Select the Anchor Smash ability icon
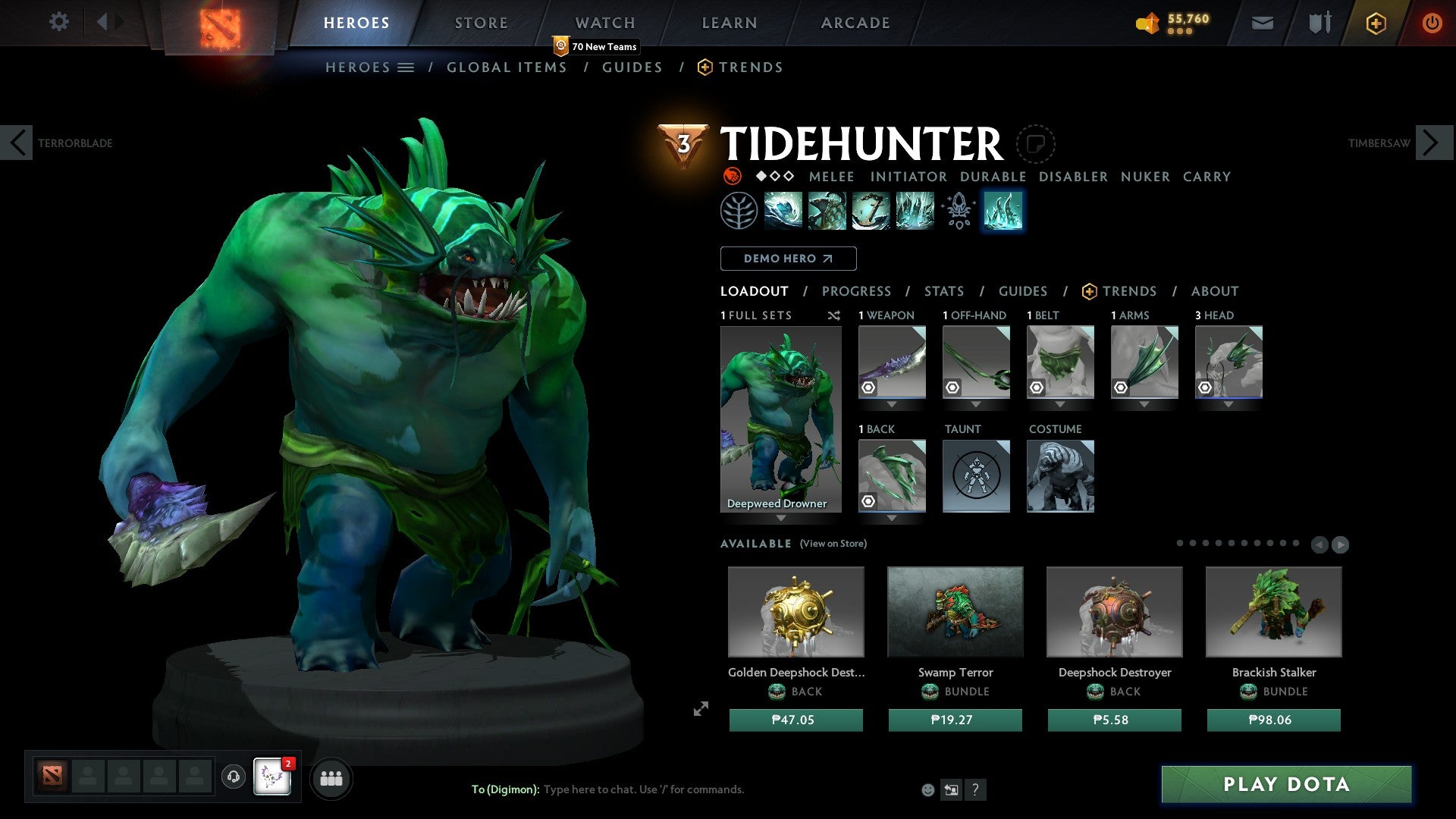This screenshot has width=1456, height=819. [870, 211]
